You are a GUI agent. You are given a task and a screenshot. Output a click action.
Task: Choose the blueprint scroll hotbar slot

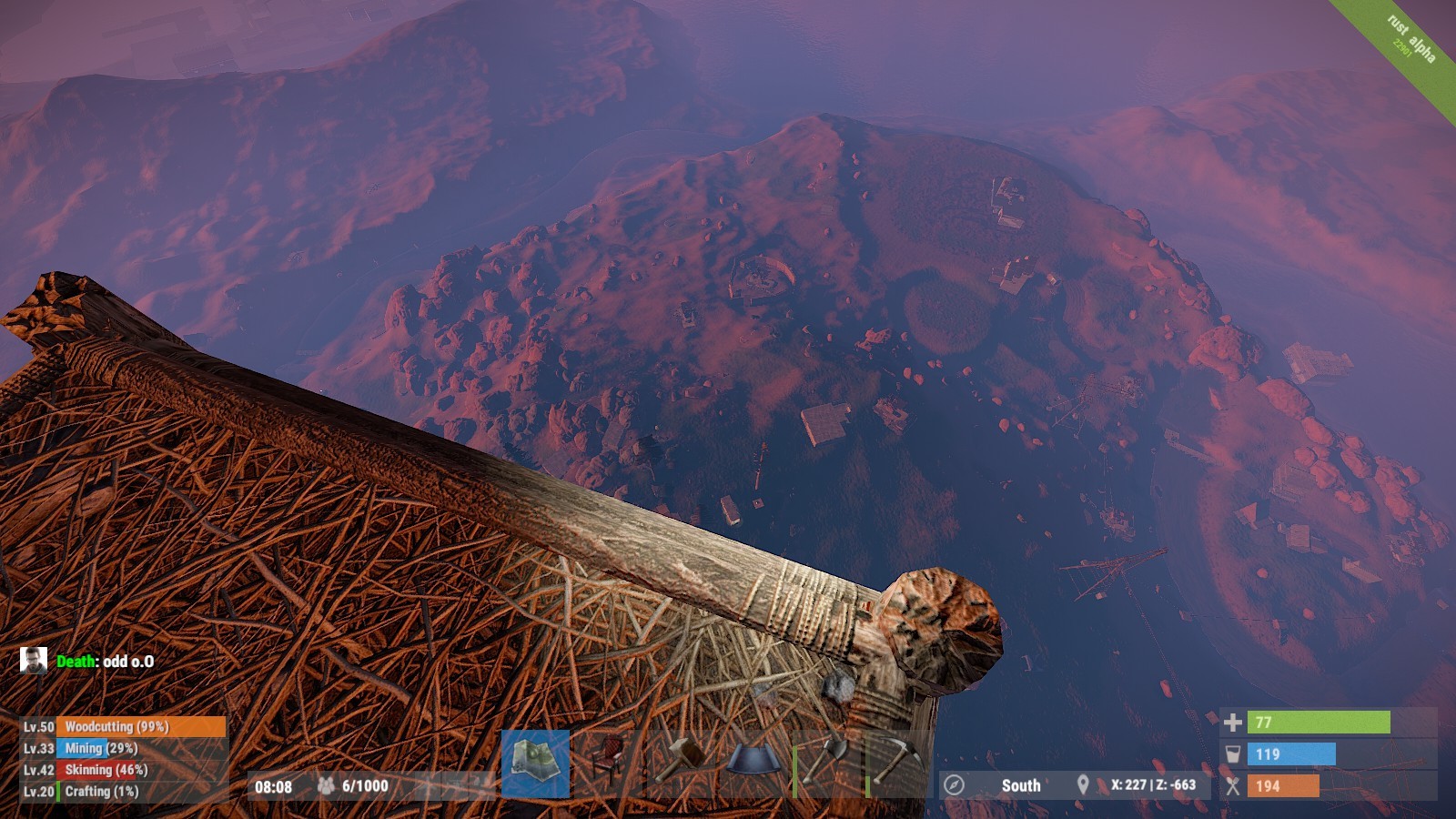click(x=753, y=761)
